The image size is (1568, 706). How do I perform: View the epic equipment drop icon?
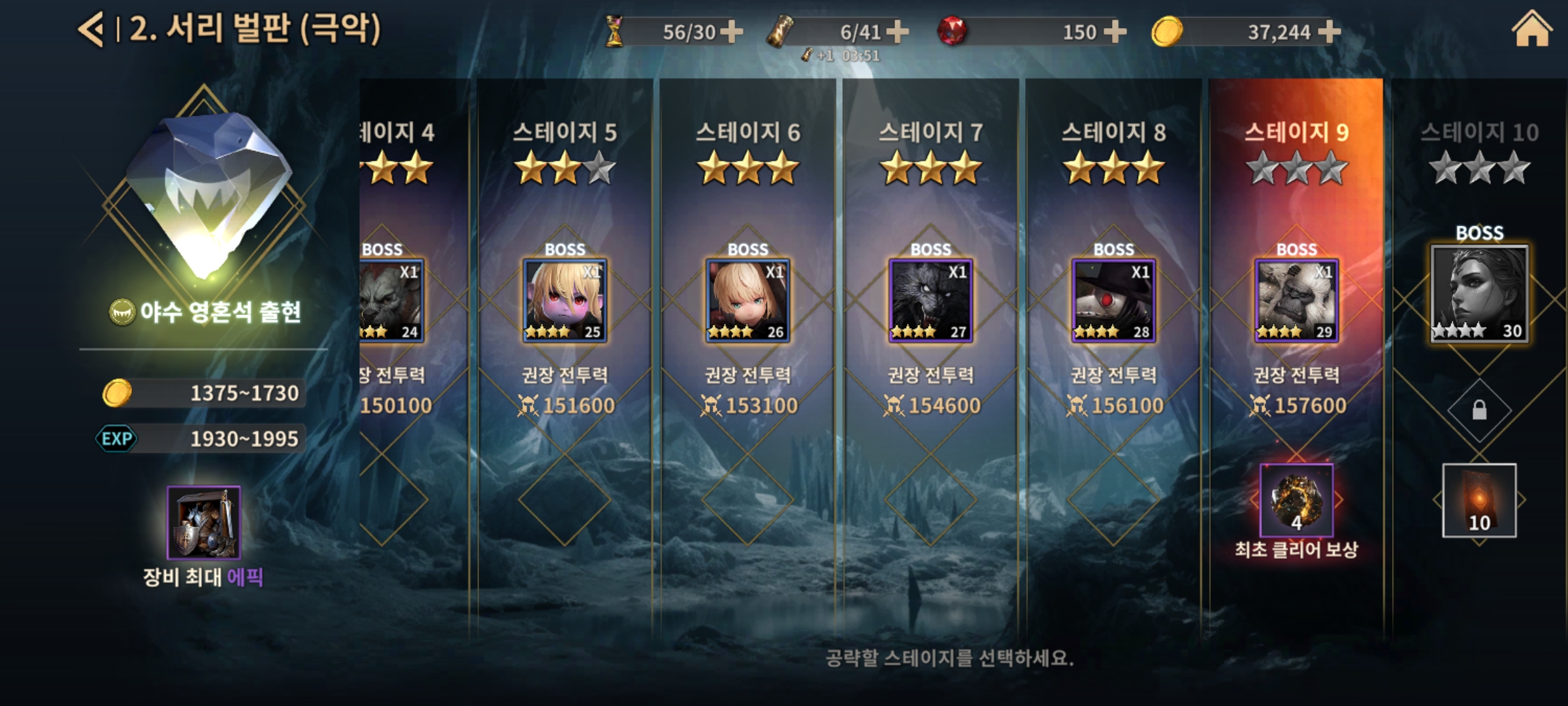click(x=204, y=523)
